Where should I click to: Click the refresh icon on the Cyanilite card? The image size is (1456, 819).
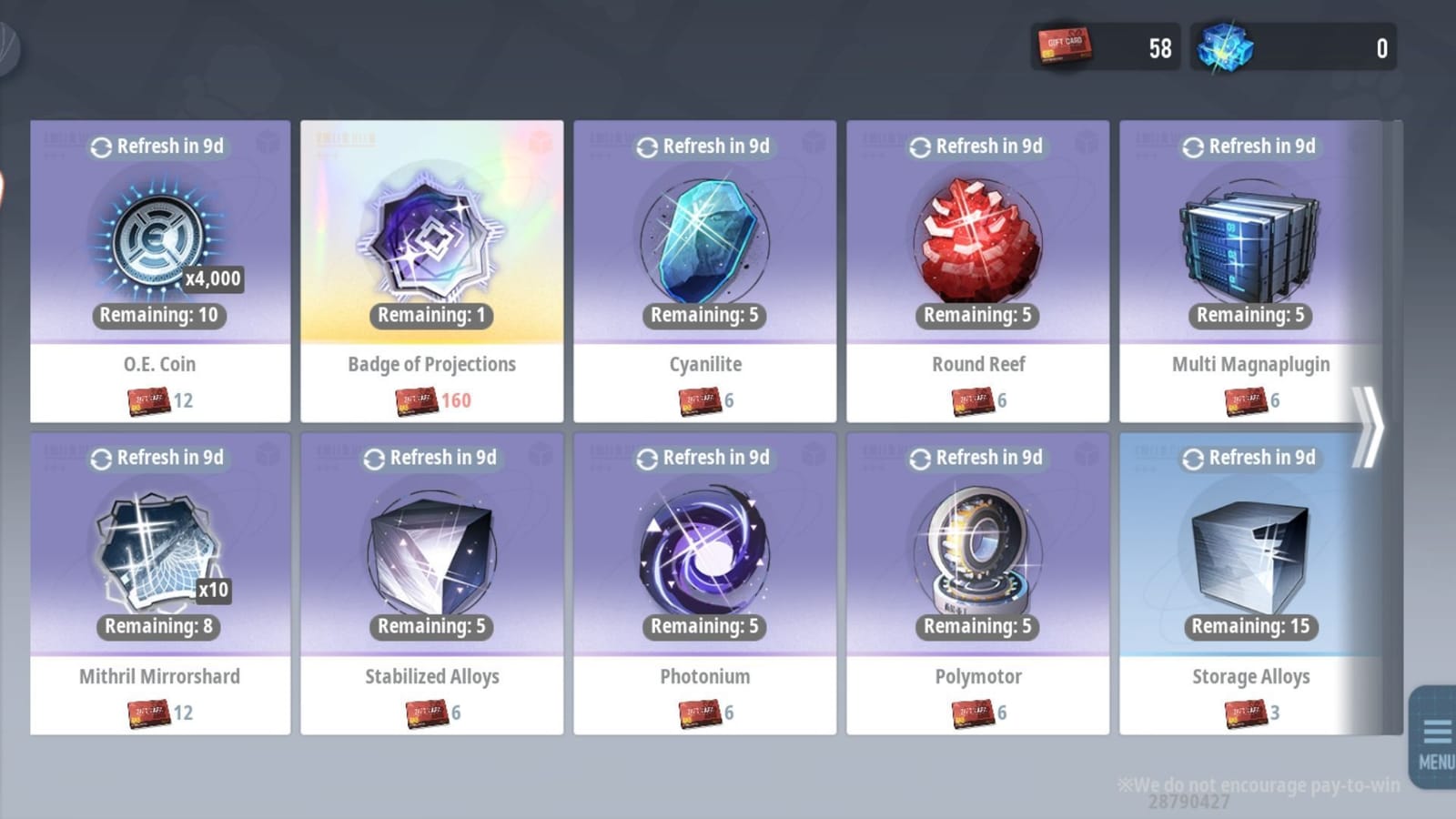click(647, 146)
